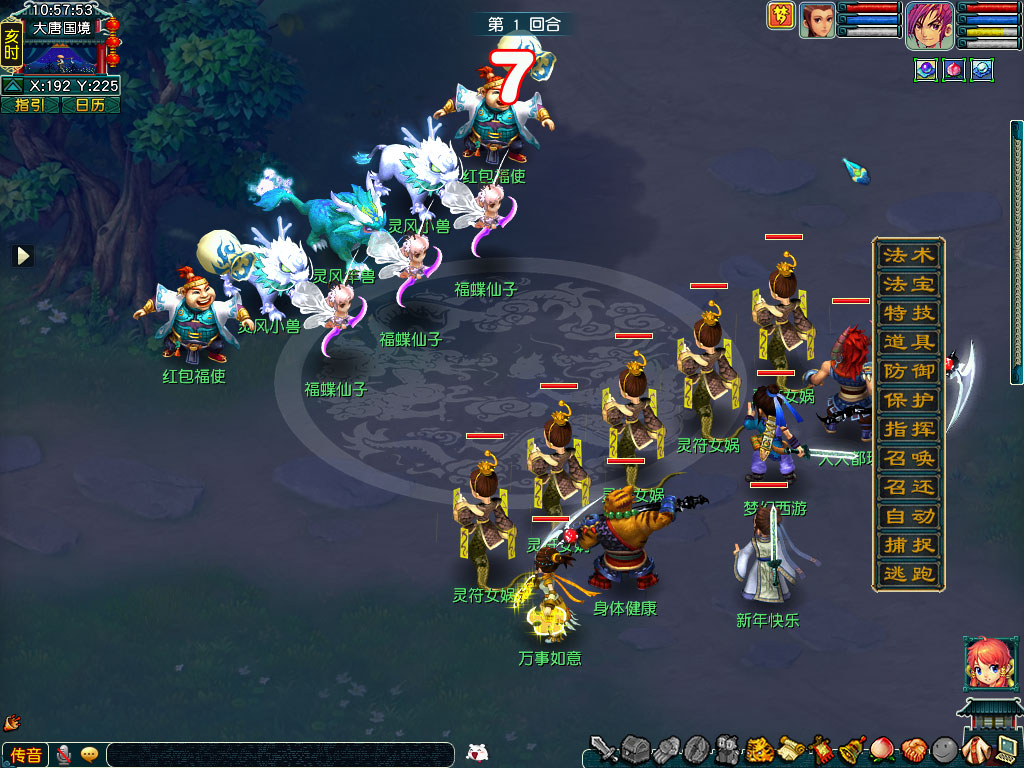Select the 保护 protect command

pyautogui.click(x=908, y=400)
